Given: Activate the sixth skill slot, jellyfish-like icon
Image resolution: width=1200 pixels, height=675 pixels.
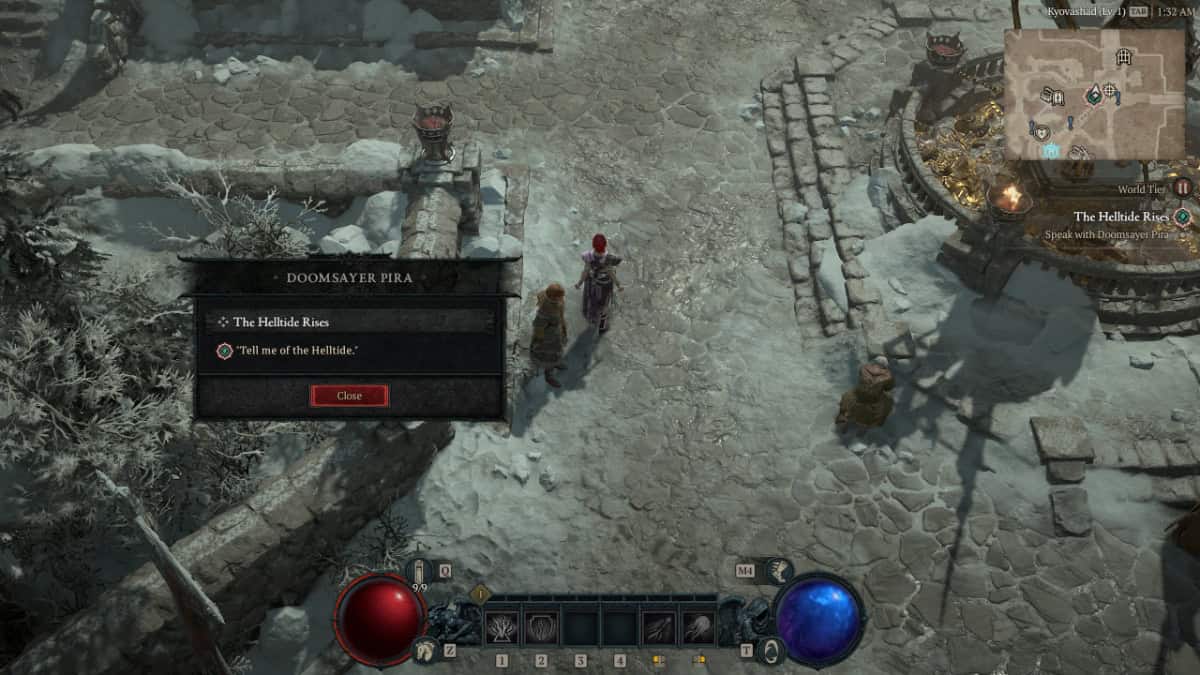Looking at the screenshot, I should [x=698, y=628].
